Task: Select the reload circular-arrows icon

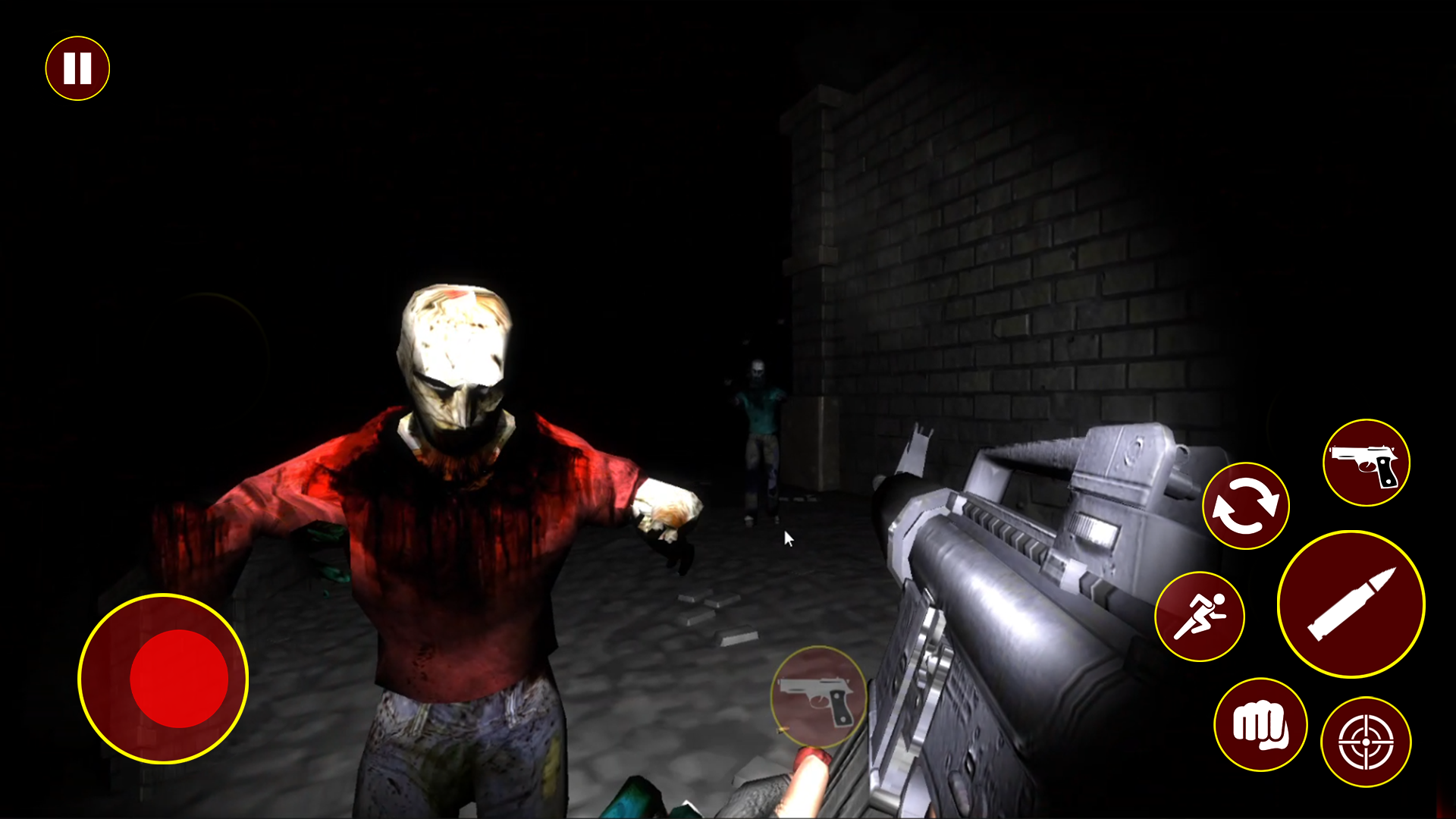Action: pyautogui.click(x=1245, y=504)
